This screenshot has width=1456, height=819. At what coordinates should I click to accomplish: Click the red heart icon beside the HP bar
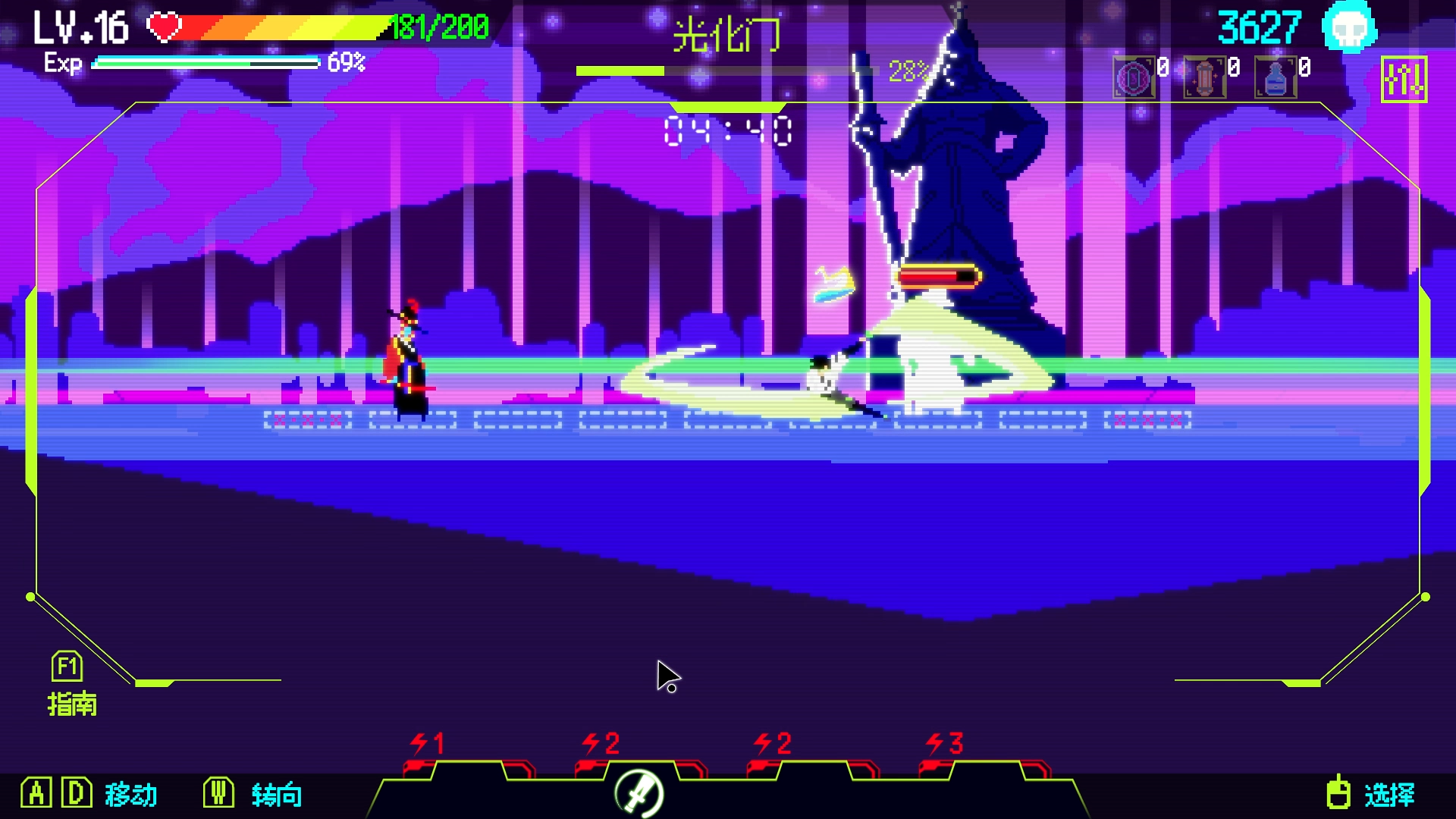(x=164, y=25)
